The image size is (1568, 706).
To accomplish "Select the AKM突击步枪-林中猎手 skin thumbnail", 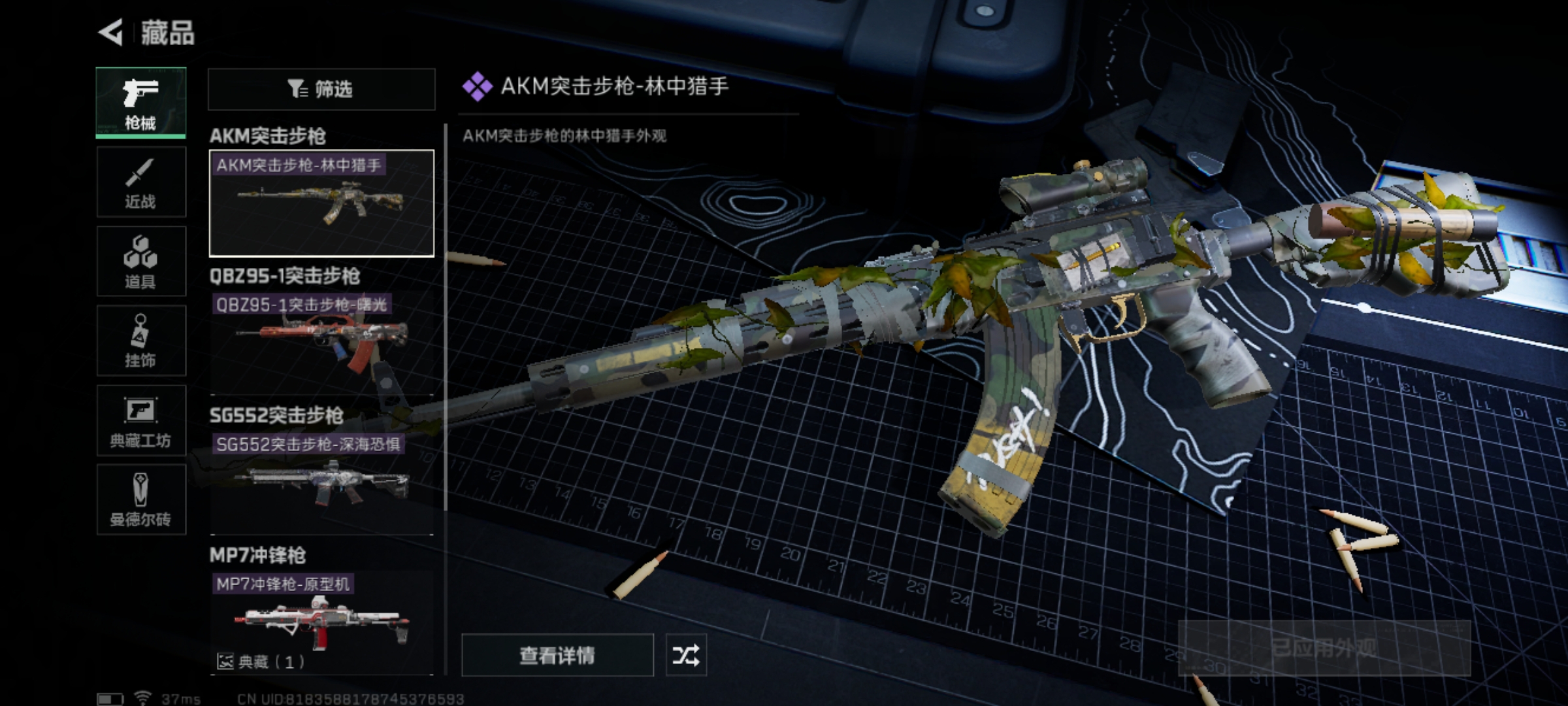I will (x=321, y=203).
